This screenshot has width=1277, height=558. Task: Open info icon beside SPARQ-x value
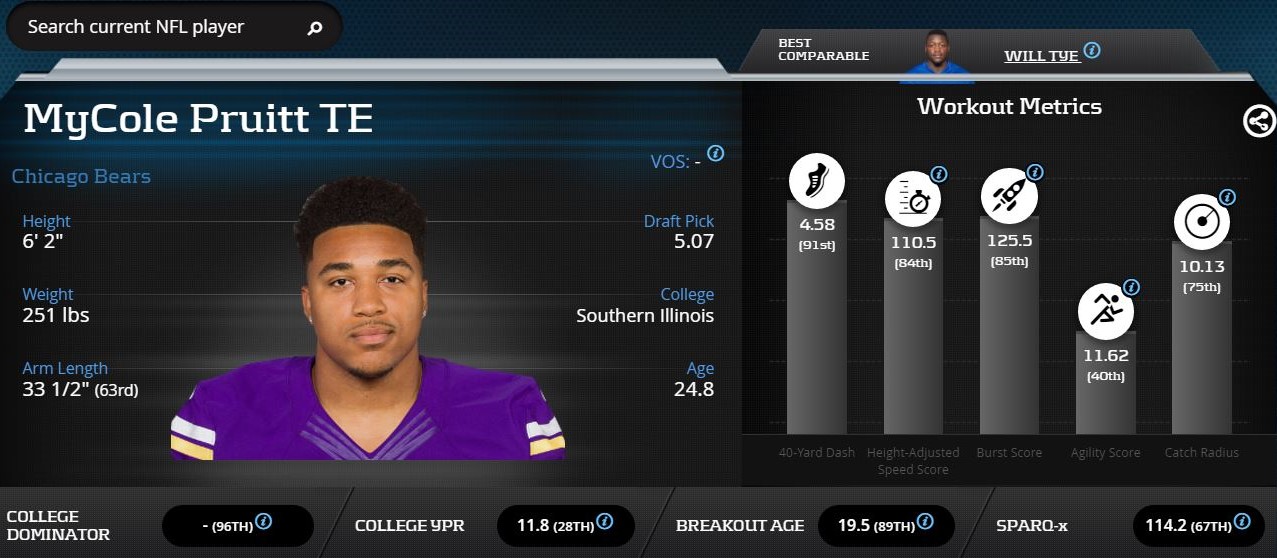tap(1242, 521)
